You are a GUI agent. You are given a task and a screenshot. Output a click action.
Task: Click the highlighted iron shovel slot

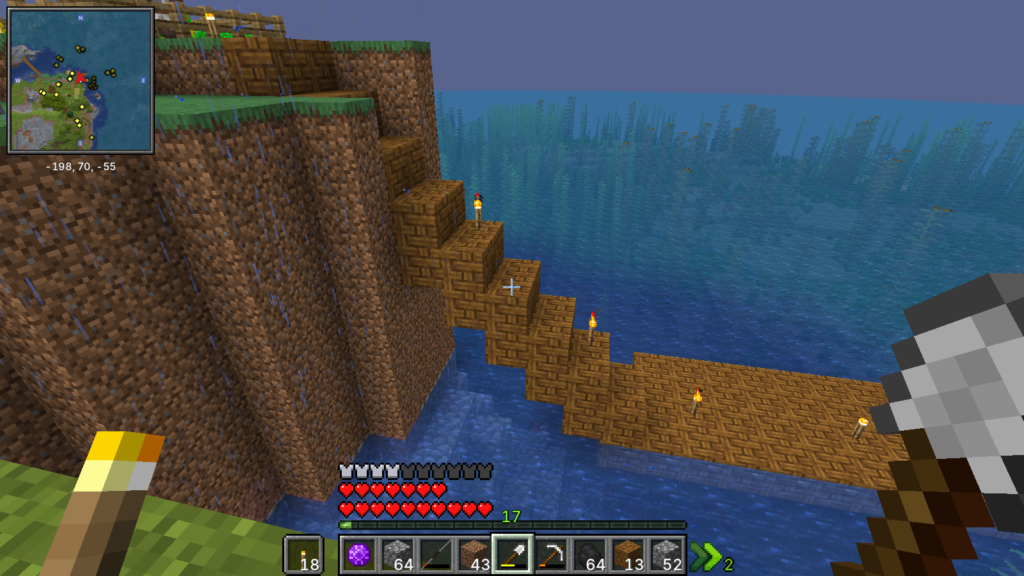point(512,554)
